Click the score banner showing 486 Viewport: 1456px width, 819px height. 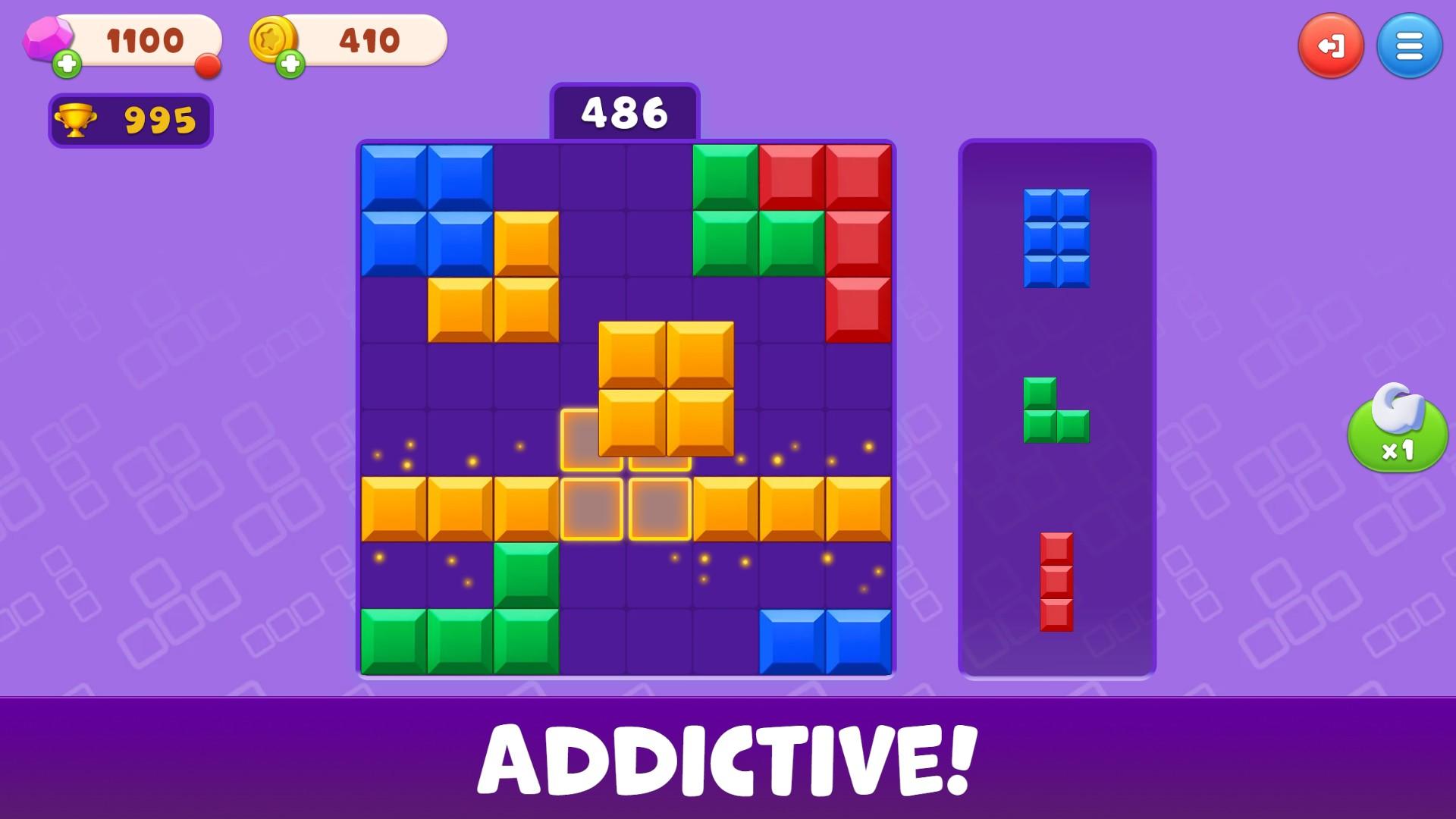tap(623, 112)
